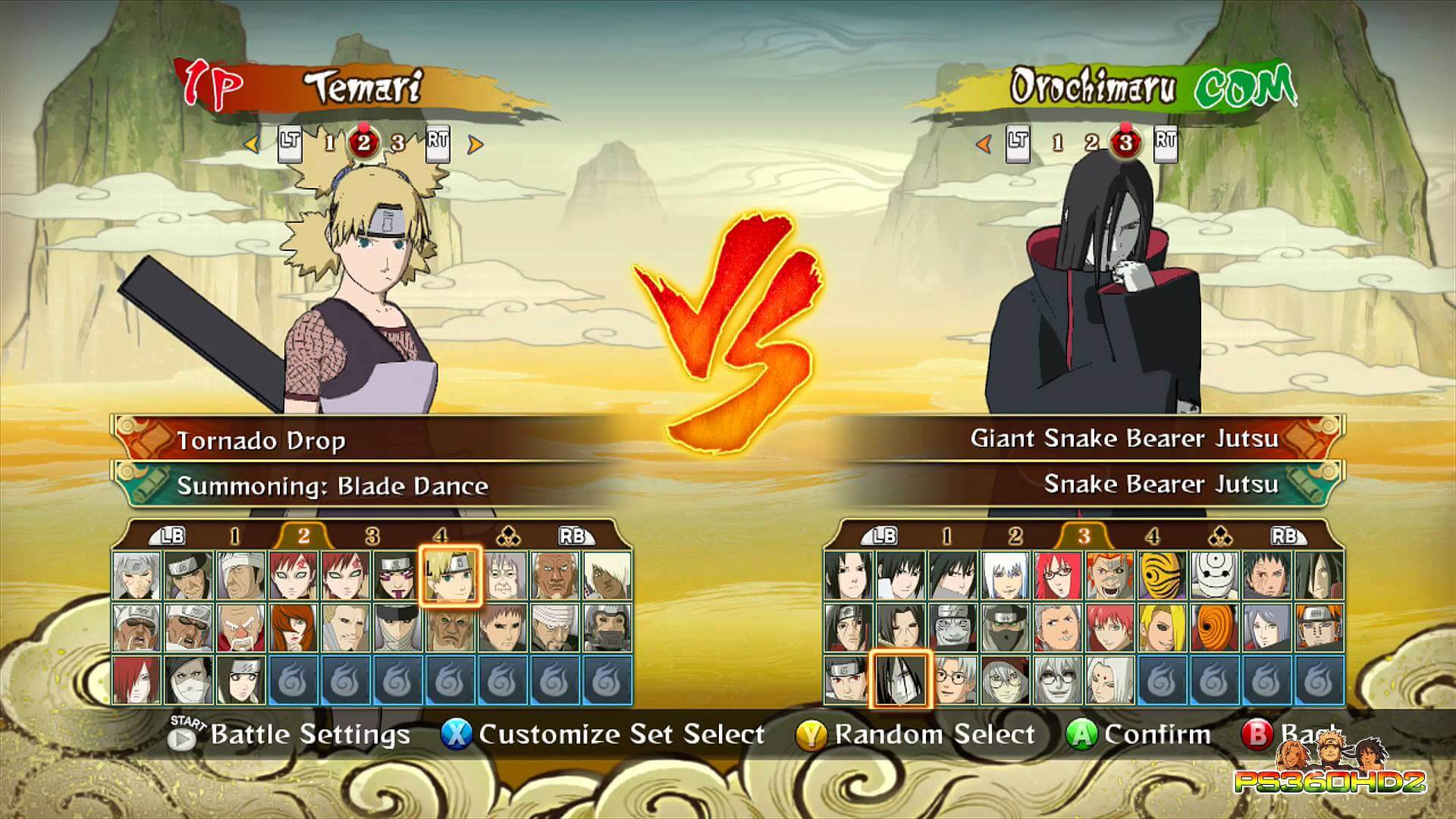Pick blue-skinned Kisame portrait
Screen dimensions: 1456x819
point(952,627)
